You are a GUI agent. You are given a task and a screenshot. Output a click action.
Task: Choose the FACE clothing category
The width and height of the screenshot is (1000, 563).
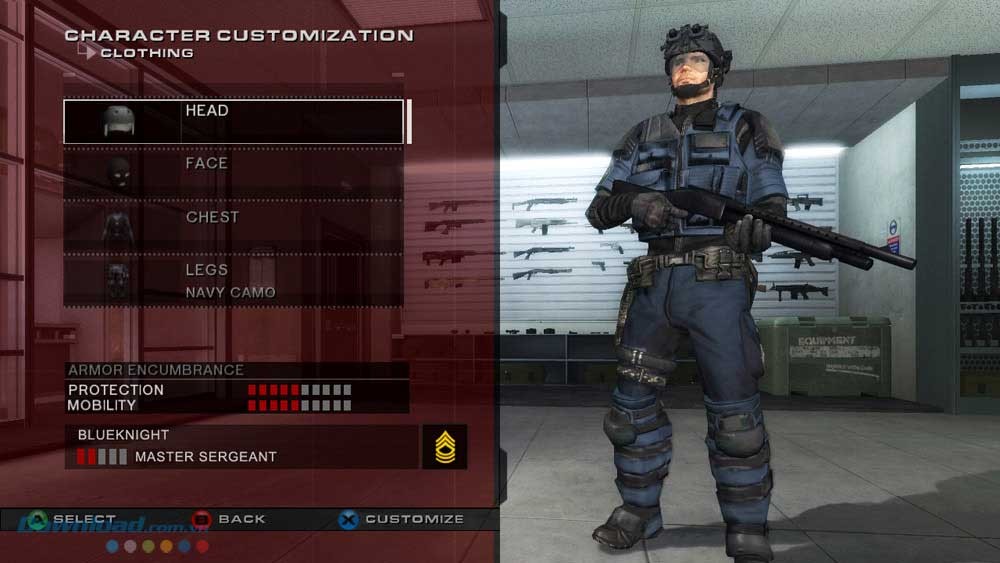point(234,174)
